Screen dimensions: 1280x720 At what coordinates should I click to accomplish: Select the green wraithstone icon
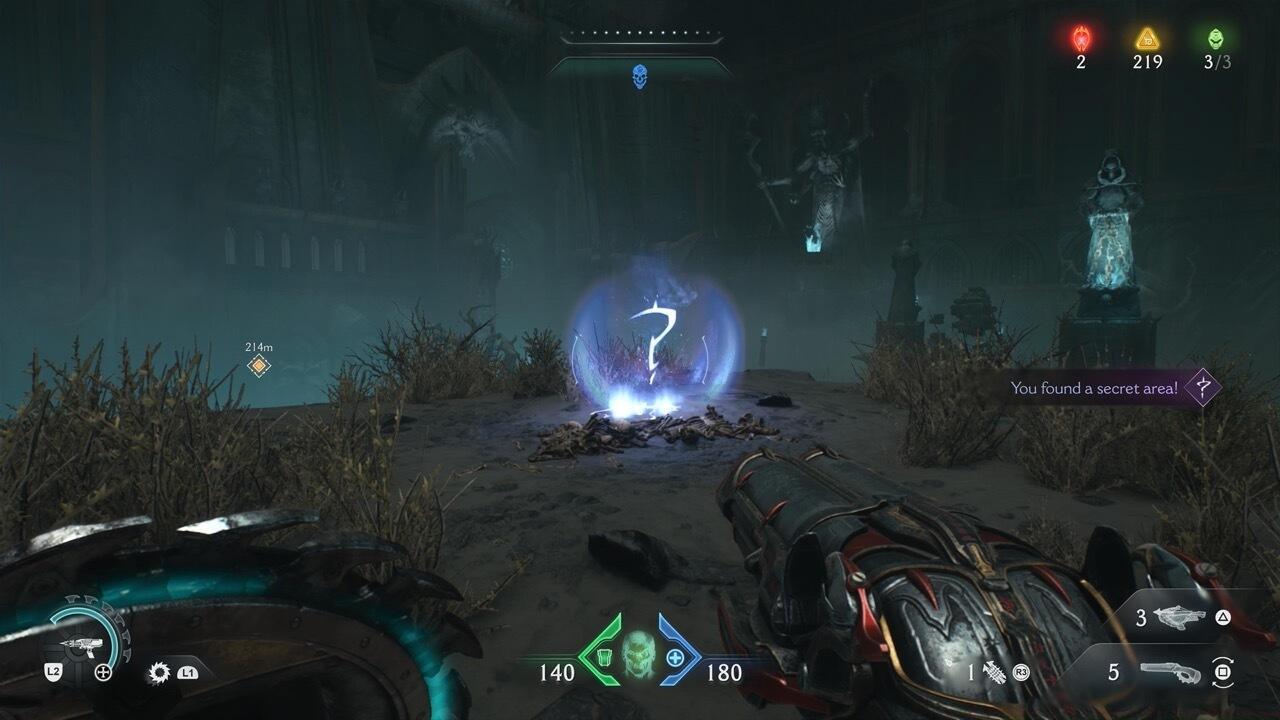click(1216, 39)
